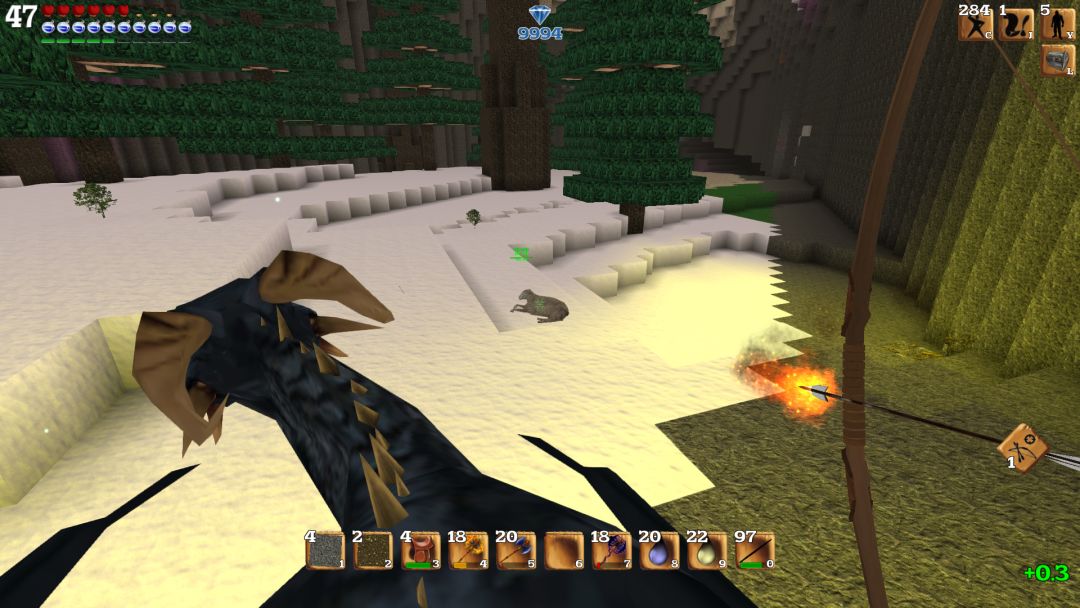The height and width of the screenshot is (608, 1080).
Task: Choose the arrow stack slot
Action: point(755,551)
